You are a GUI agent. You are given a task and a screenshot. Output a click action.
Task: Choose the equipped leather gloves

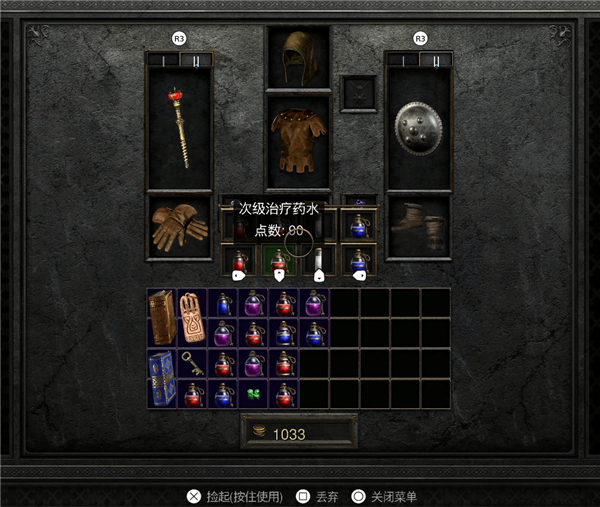pyautogui.click(x=179, y=227)
